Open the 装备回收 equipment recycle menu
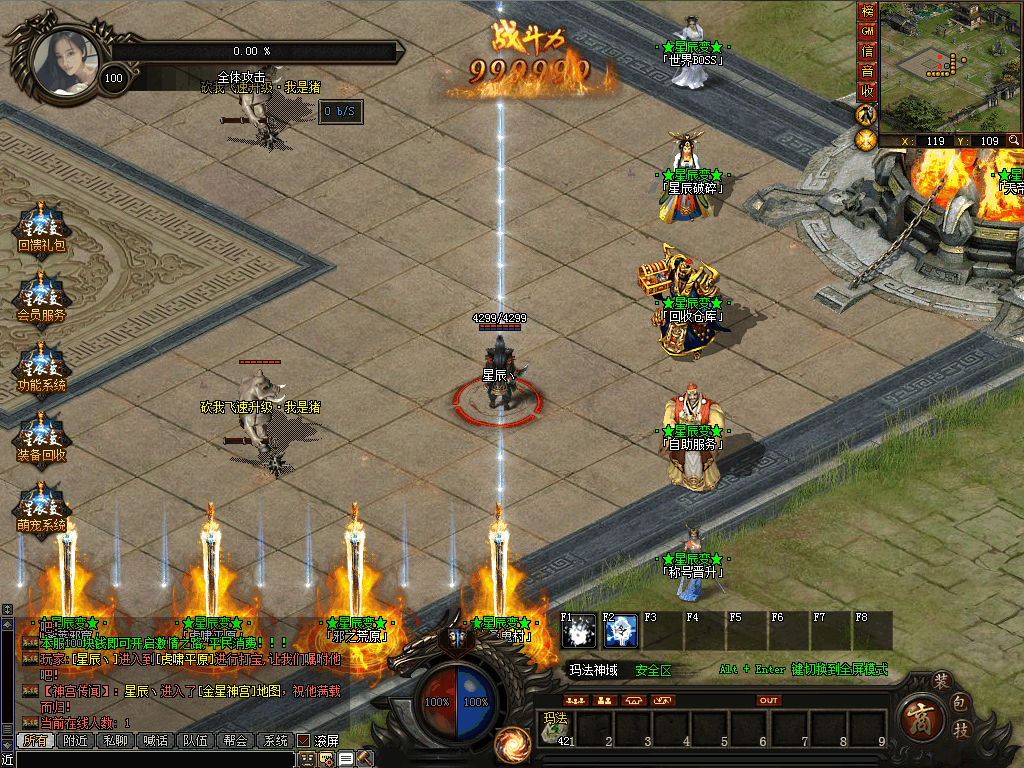This screenshot has width=1024, height=768. pyautogui.click(x=41, y=436)
